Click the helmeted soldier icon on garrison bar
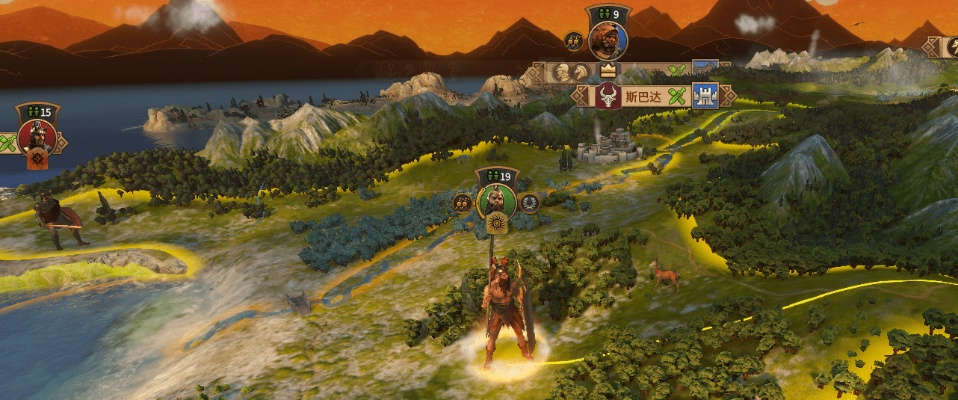Screen dimensions: 958x400 click(562, 72)
